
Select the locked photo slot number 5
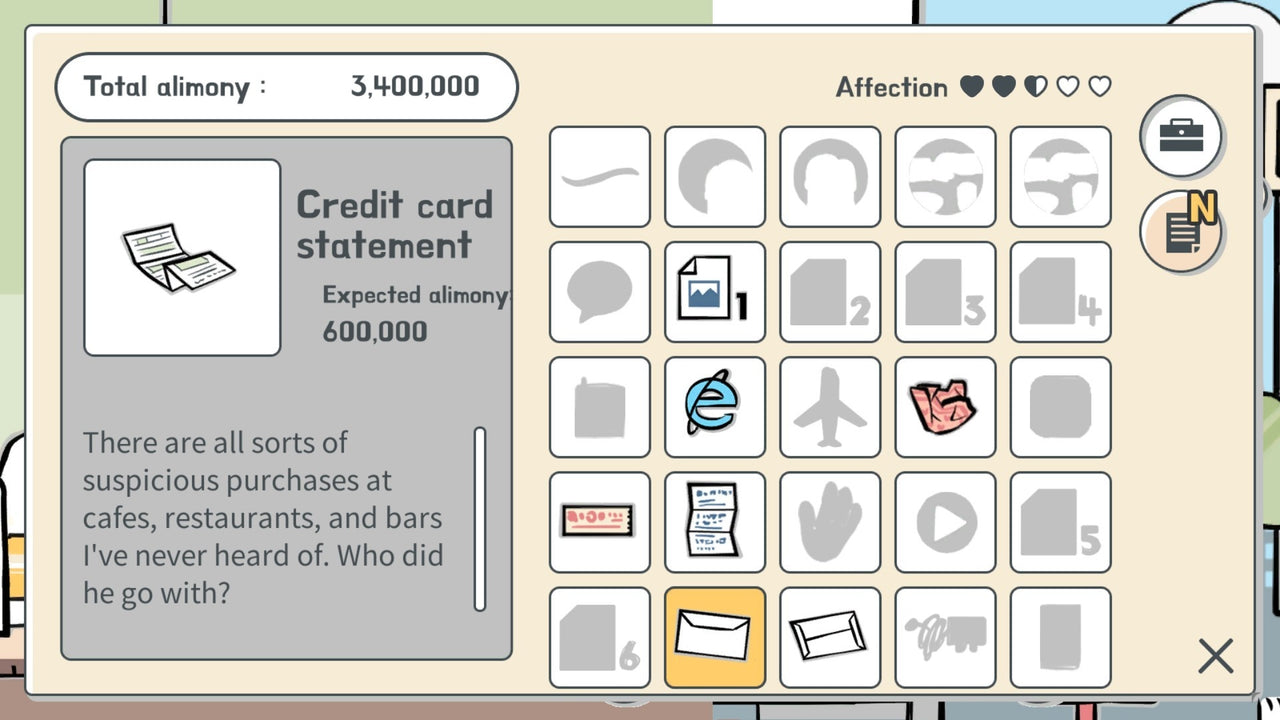pos(1060,522)
